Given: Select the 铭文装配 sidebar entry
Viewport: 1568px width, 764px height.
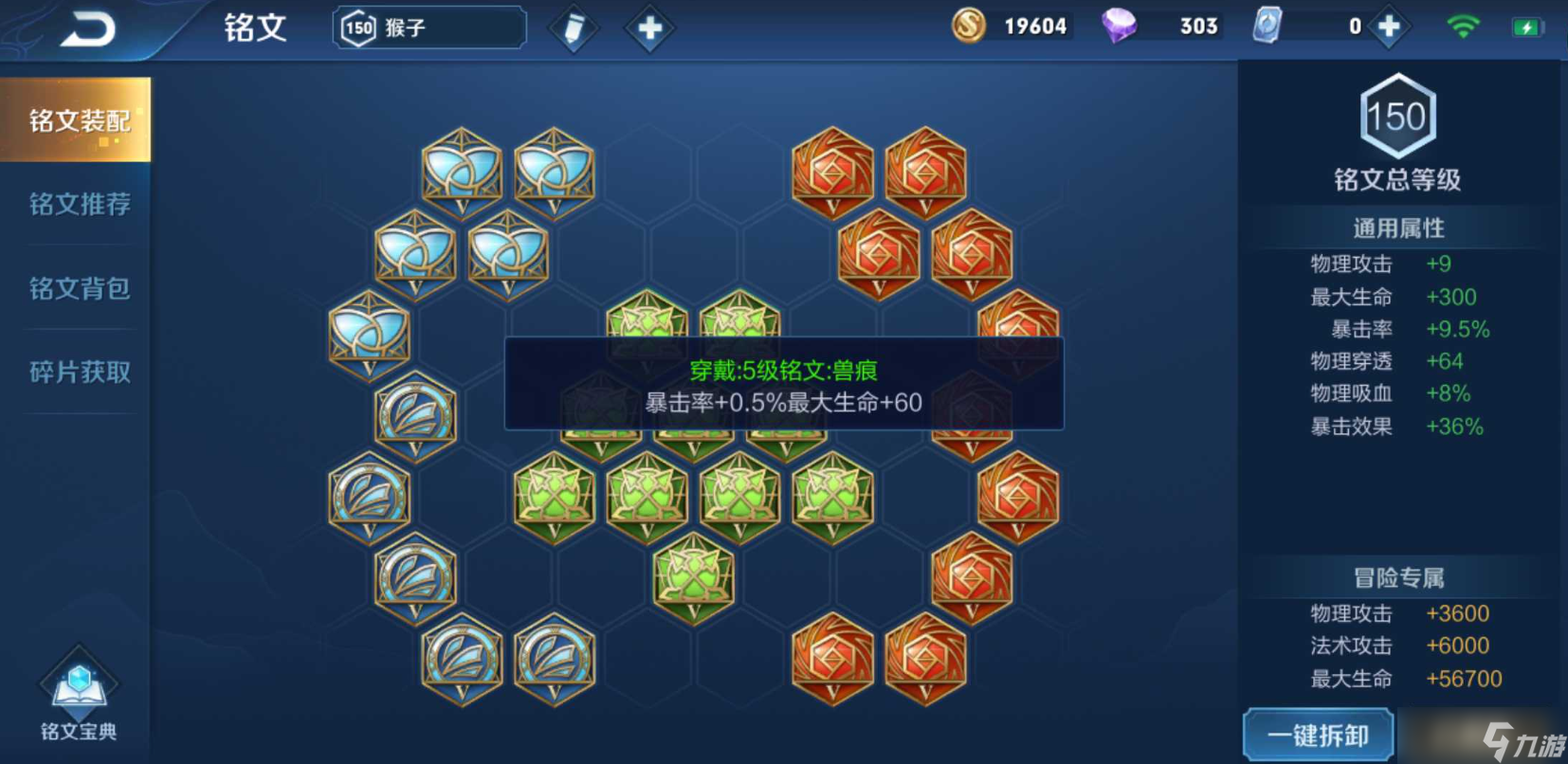Looking at the screenshot, I should pos(76,120).
